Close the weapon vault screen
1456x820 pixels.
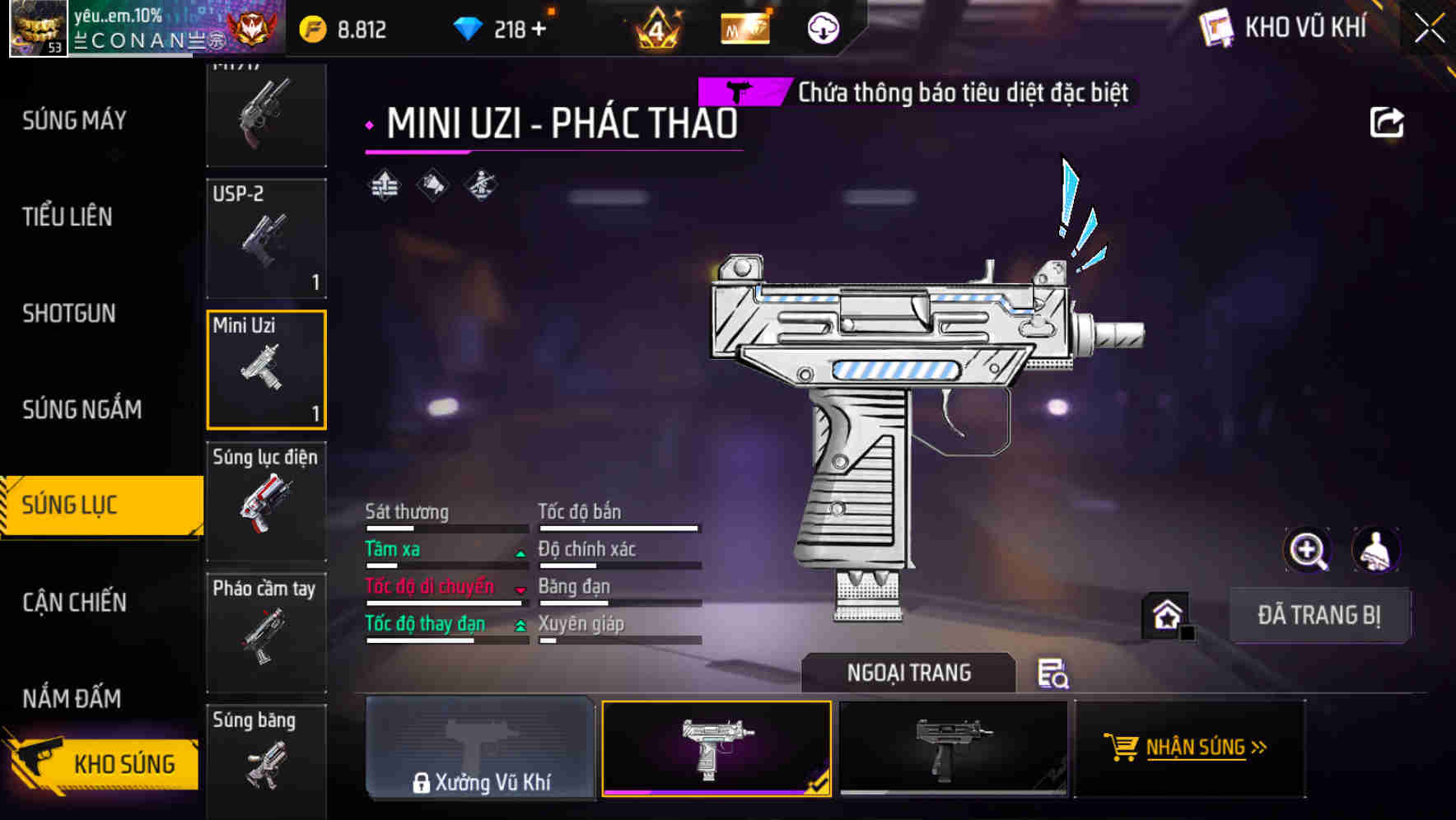pos(1430,29)
